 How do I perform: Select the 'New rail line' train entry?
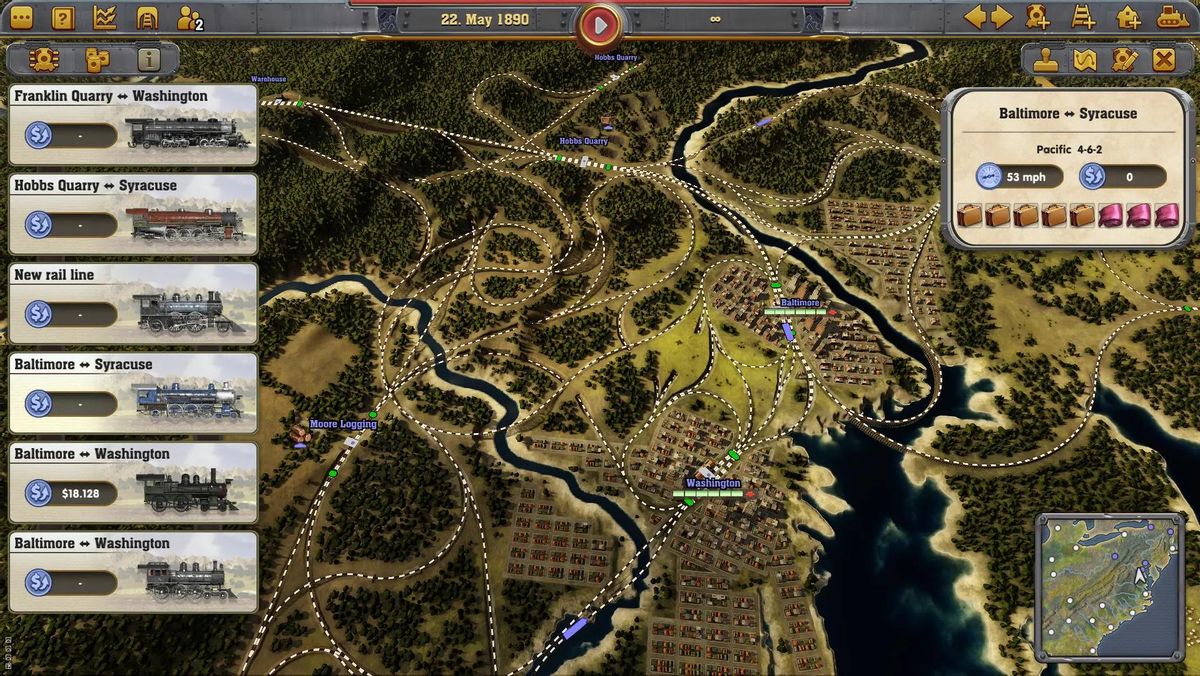pos(133,303)
